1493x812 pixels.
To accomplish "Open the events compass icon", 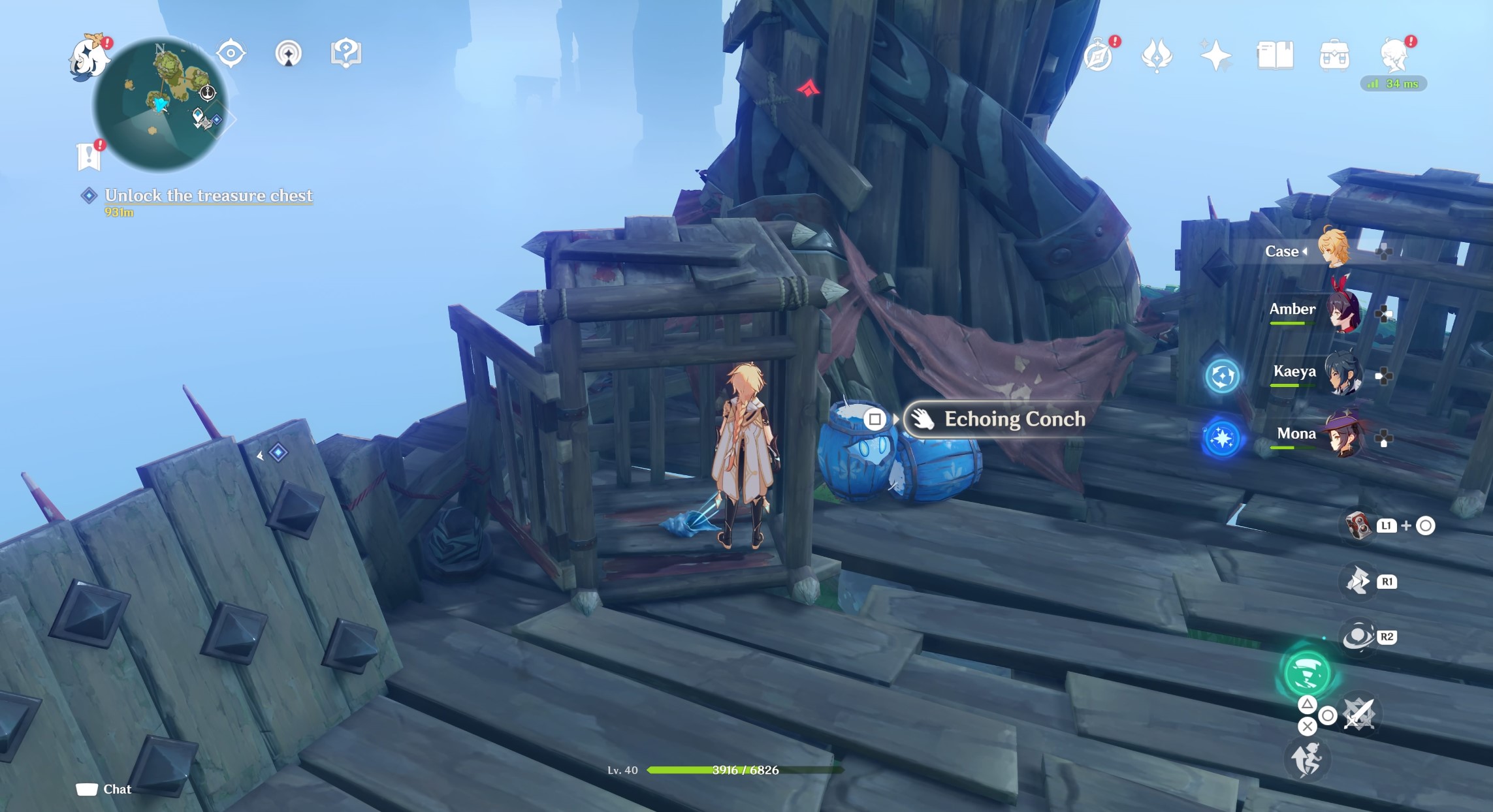I will pos(1099,55).
